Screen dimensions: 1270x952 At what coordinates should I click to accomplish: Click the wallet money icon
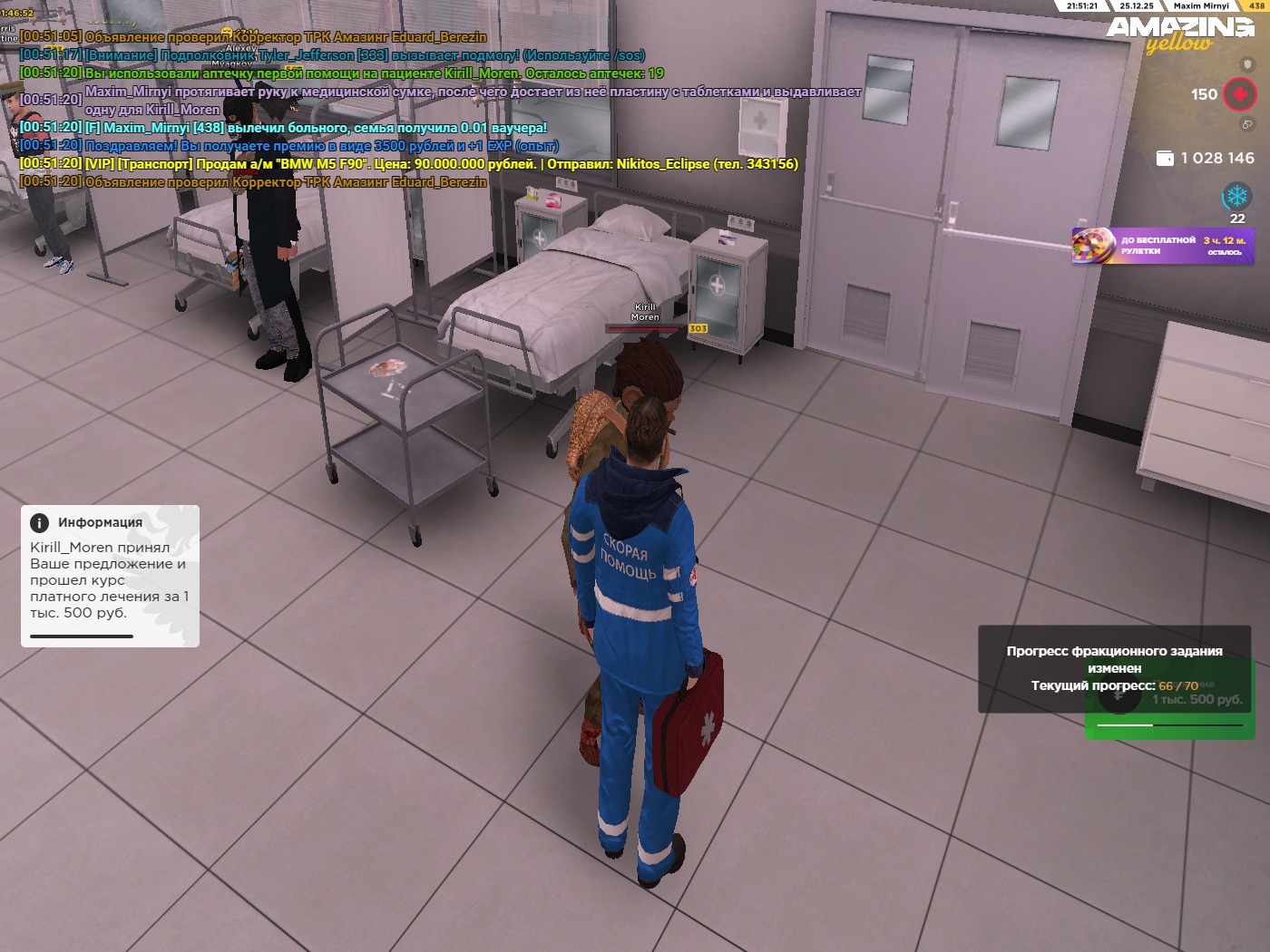click(x=1165, y=159)
